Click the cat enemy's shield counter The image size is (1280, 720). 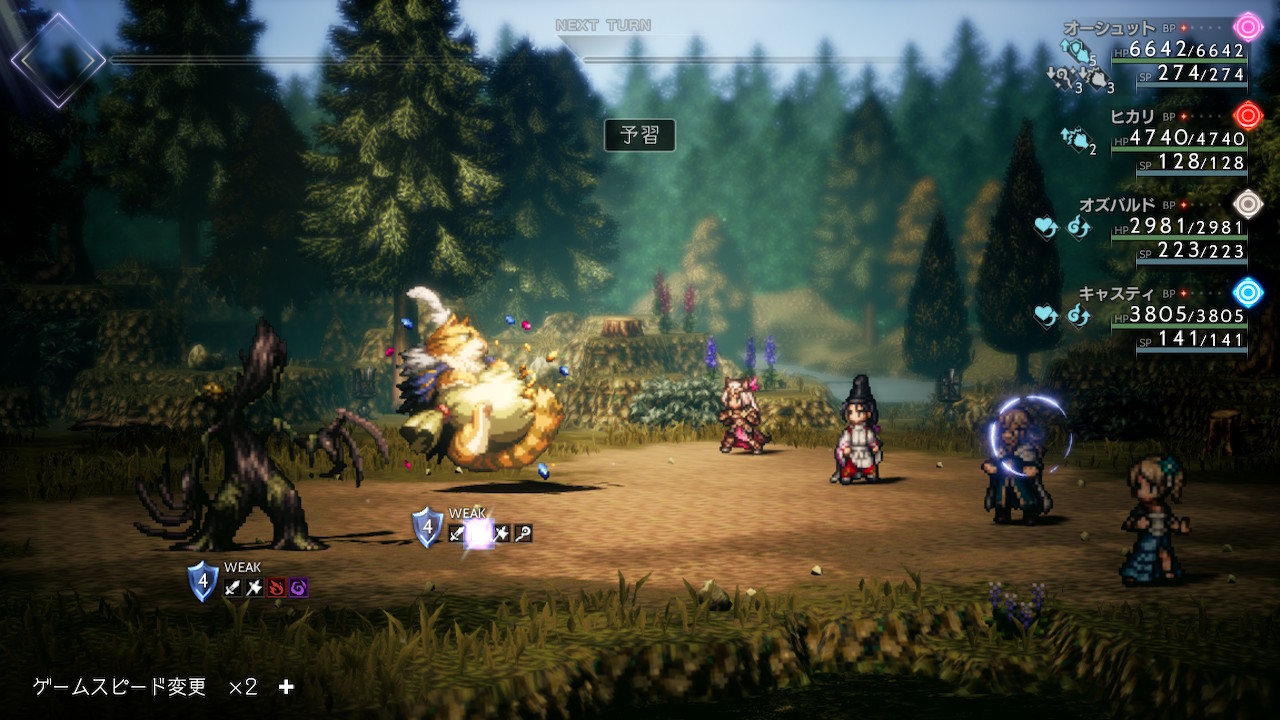[427, 526]
